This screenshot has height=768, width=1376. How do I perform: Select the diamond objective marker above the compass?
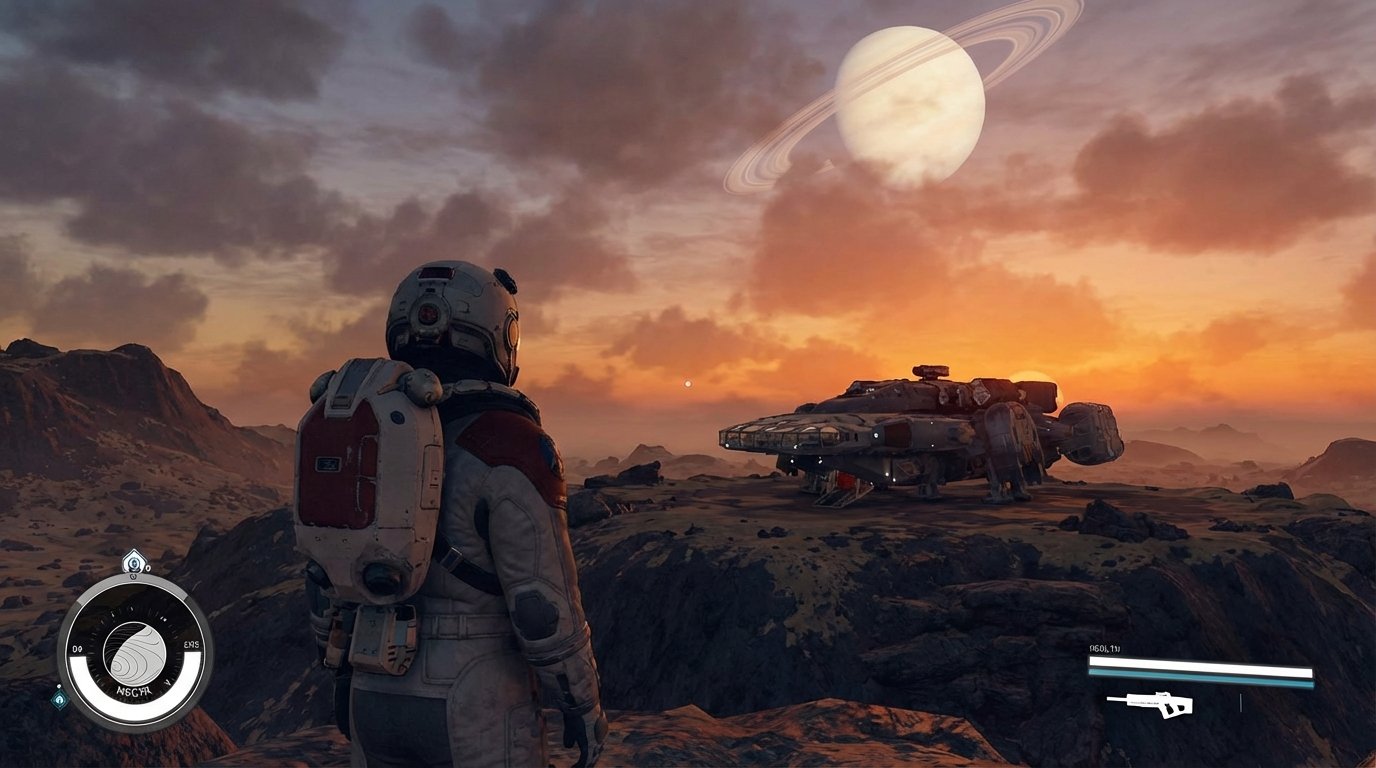[134, 563]
